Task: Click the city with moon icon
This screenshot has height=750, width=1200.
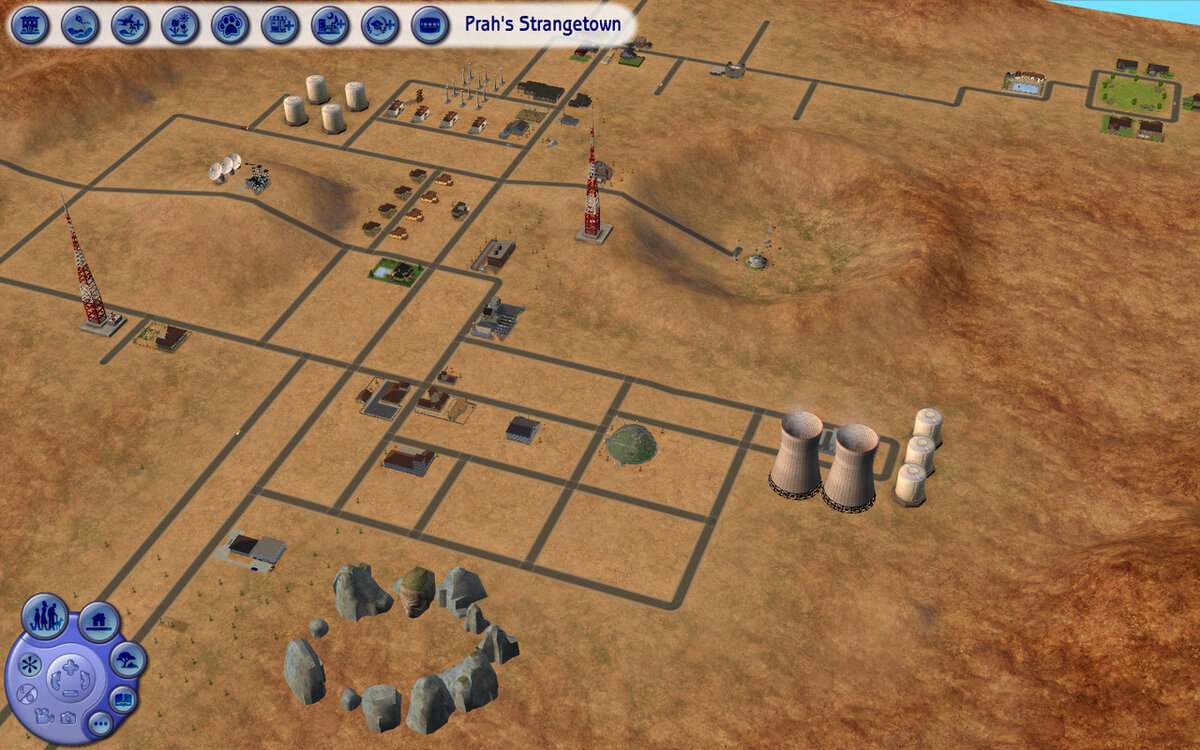Action: [x=330, y=24]
